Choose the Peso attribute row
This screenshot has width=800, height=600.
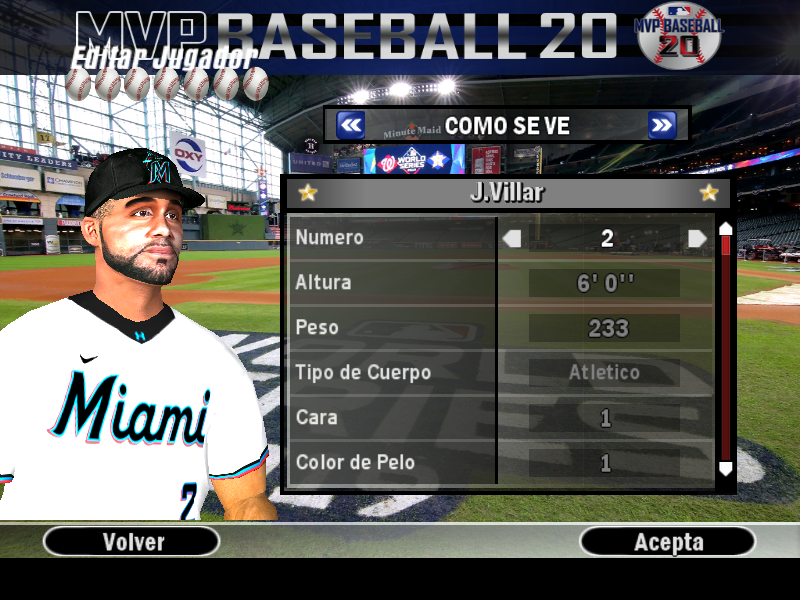(392, 328)
